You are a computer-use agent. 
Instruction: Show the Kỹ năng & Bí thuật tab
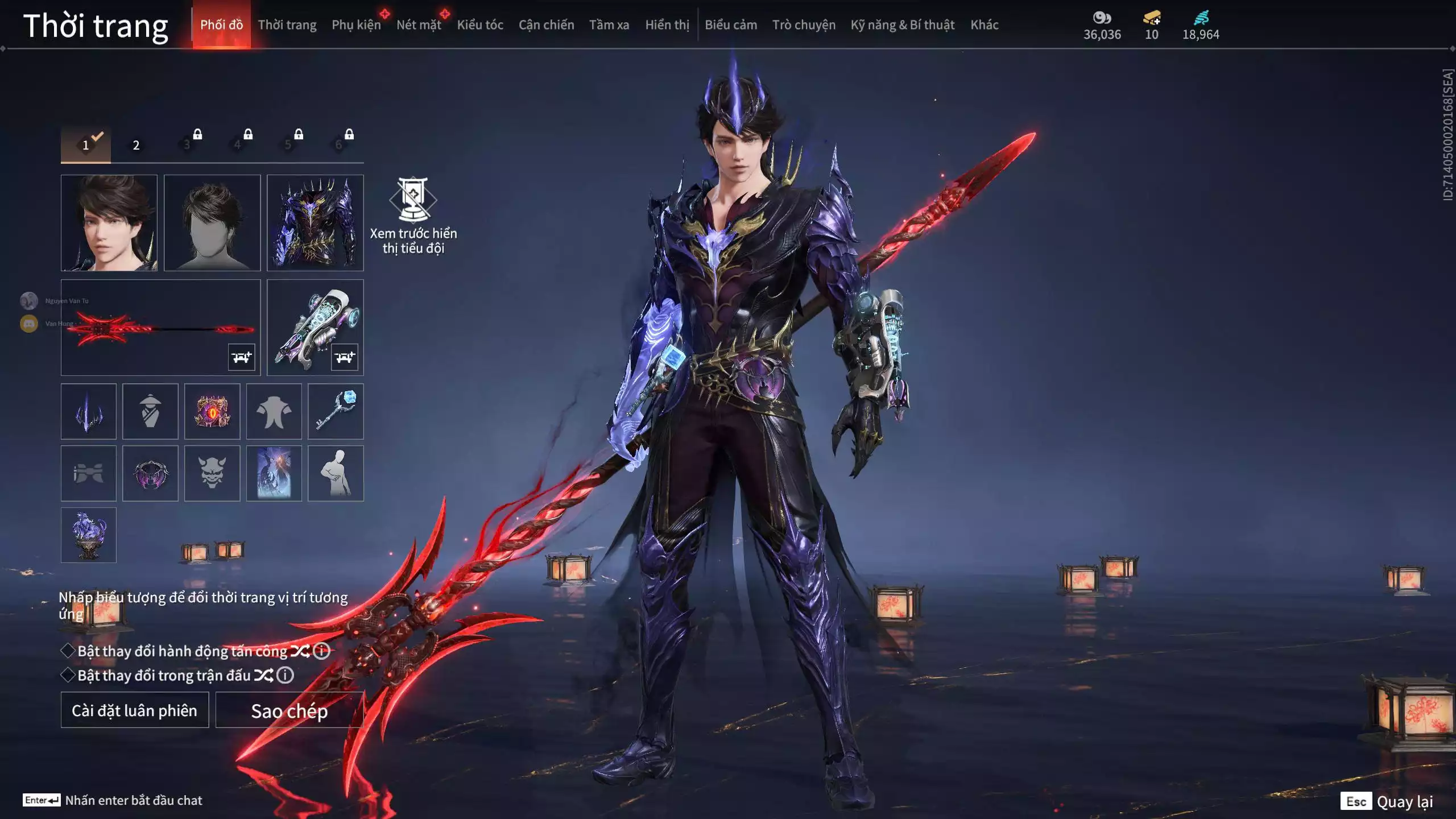click(x=902, y=25)
